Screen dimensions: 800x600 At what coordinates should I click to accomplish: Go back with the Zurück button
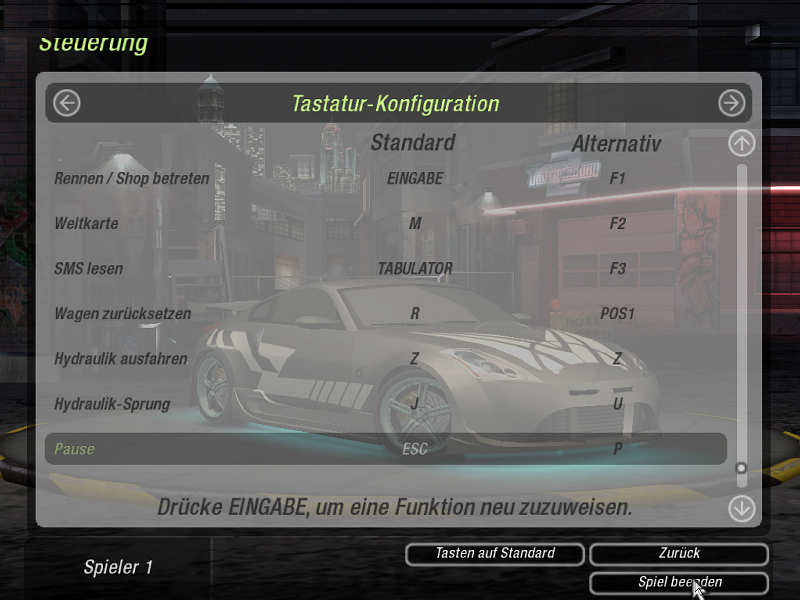(679, 553)
